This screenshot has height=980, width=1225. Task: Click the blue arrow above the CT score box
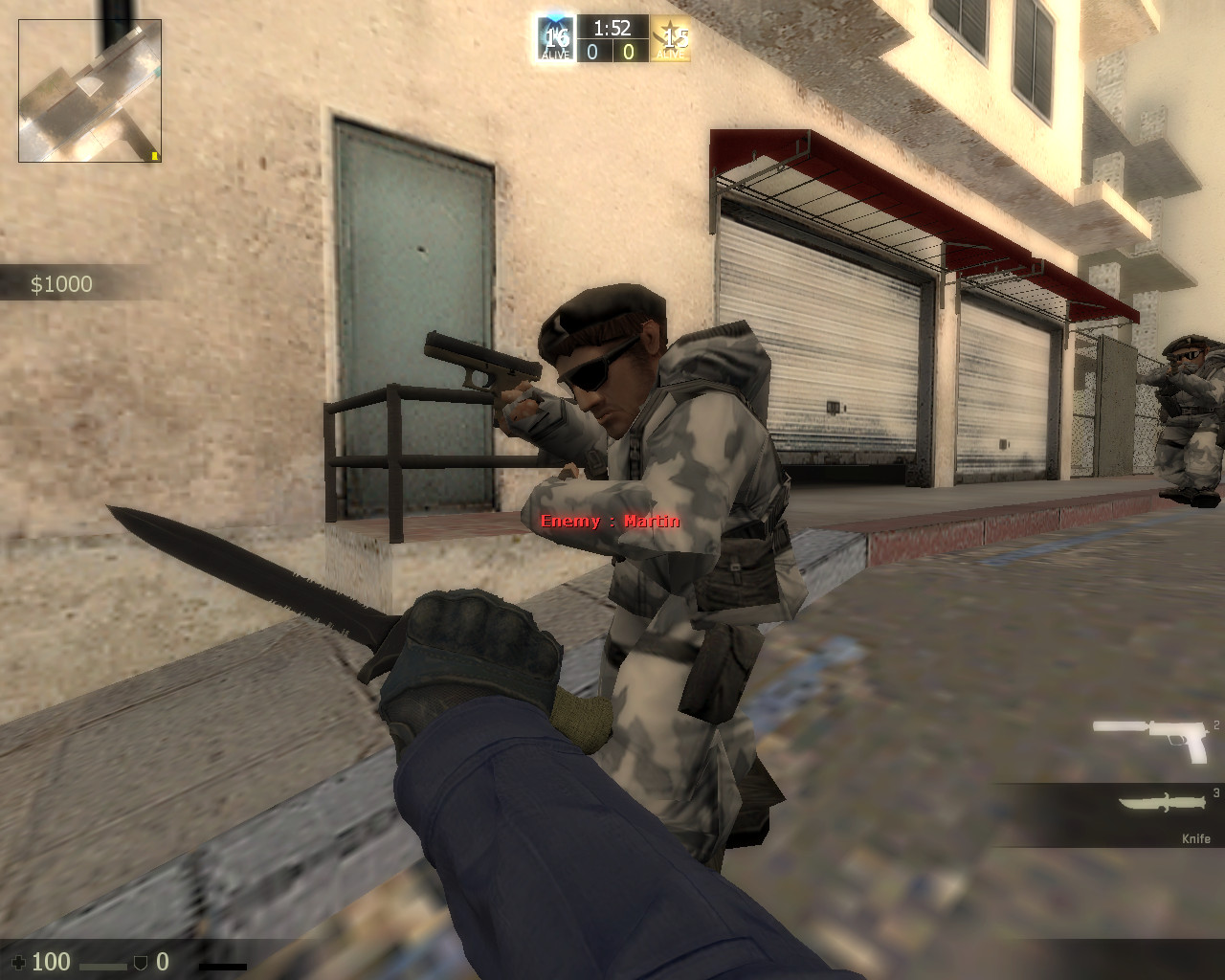[x=553, y=15]
